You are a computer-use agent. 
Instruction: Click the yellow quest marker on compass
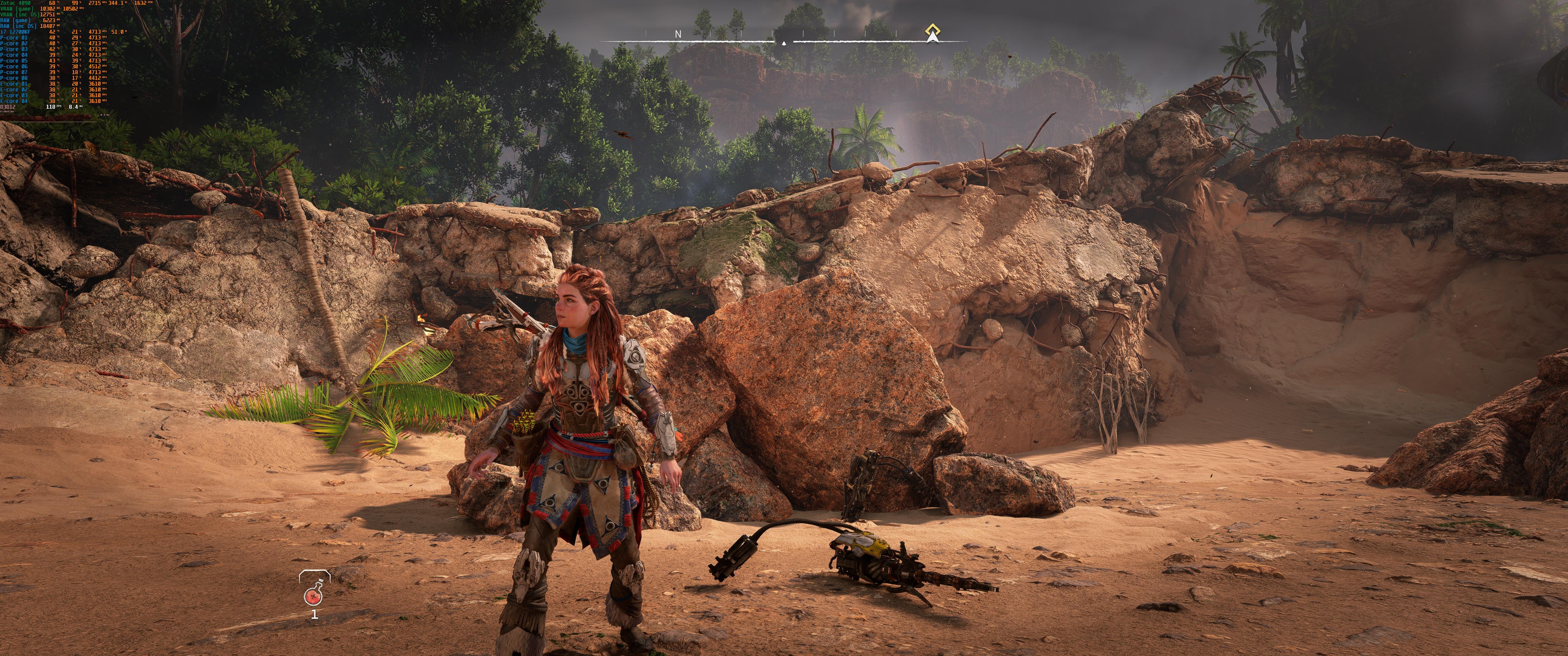coord(932,30)
